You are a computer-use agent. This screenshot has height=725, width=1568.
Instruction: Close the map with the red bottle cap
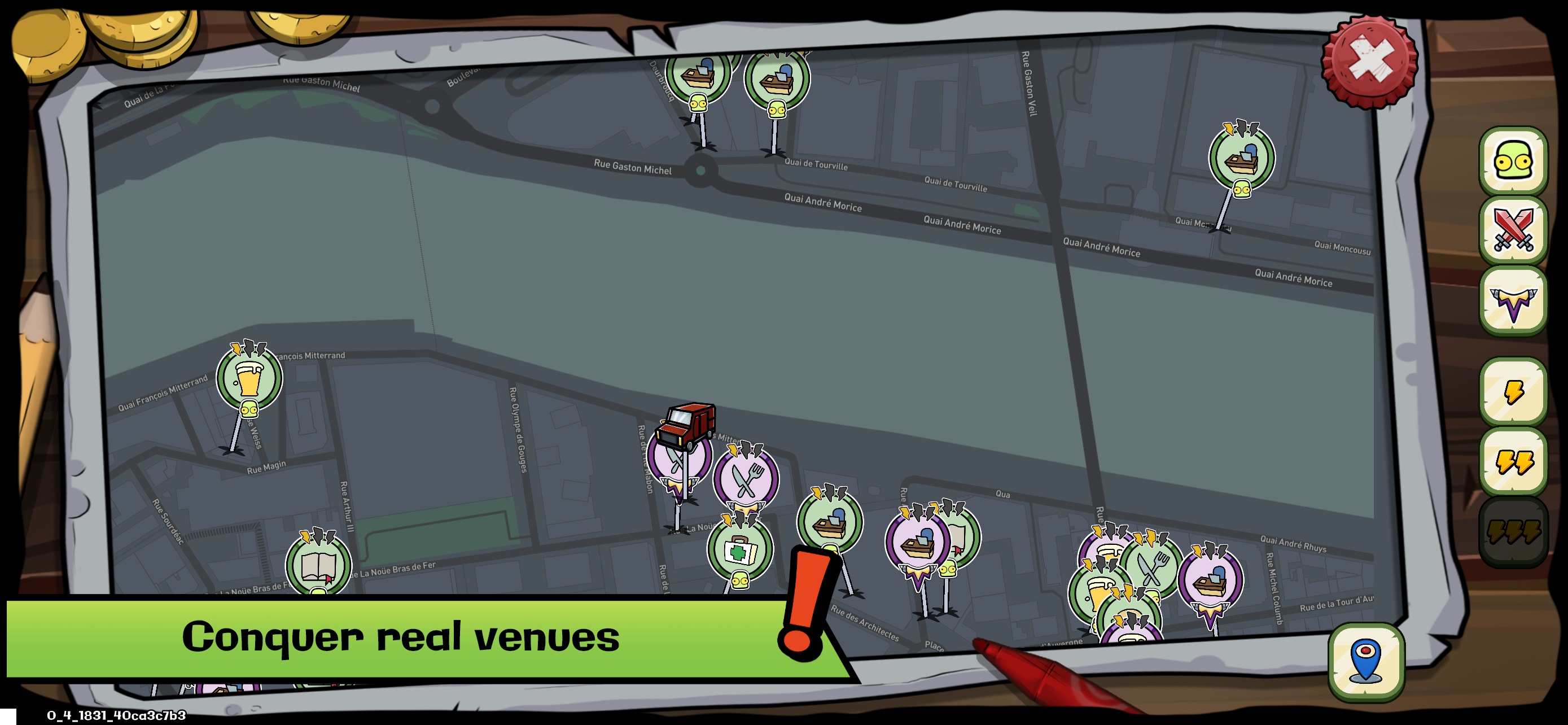(1369, 60)
